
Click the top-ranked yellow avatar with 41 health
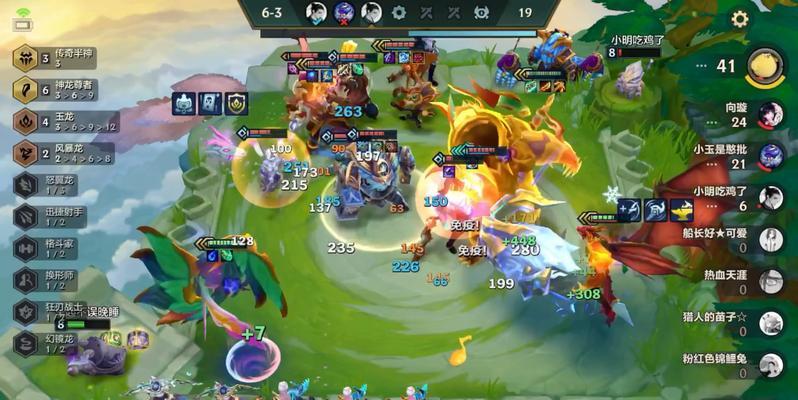pos(765,66)
